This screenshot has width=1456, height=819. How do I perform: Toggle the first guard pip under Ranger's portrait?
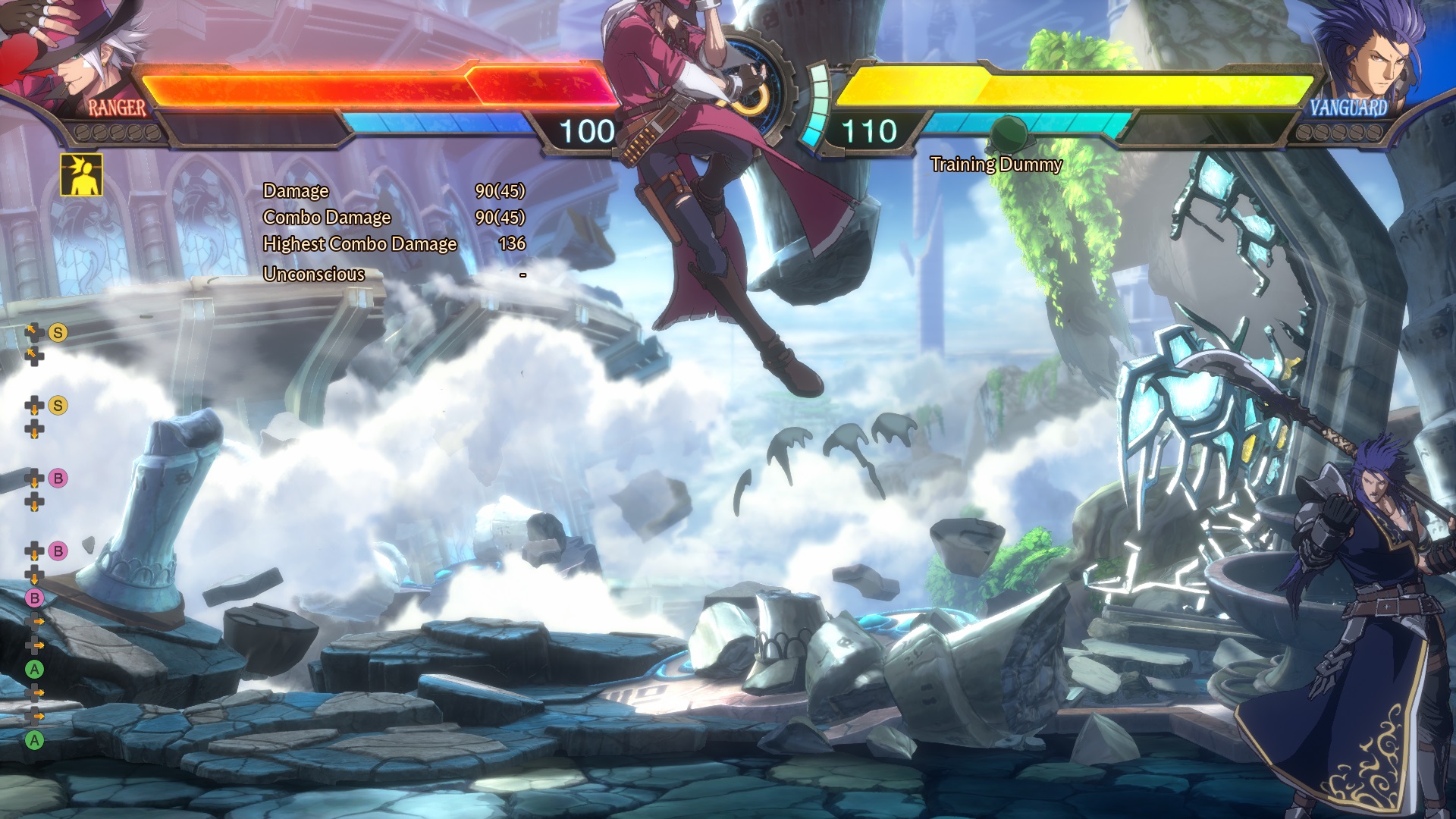coord(81,132)
